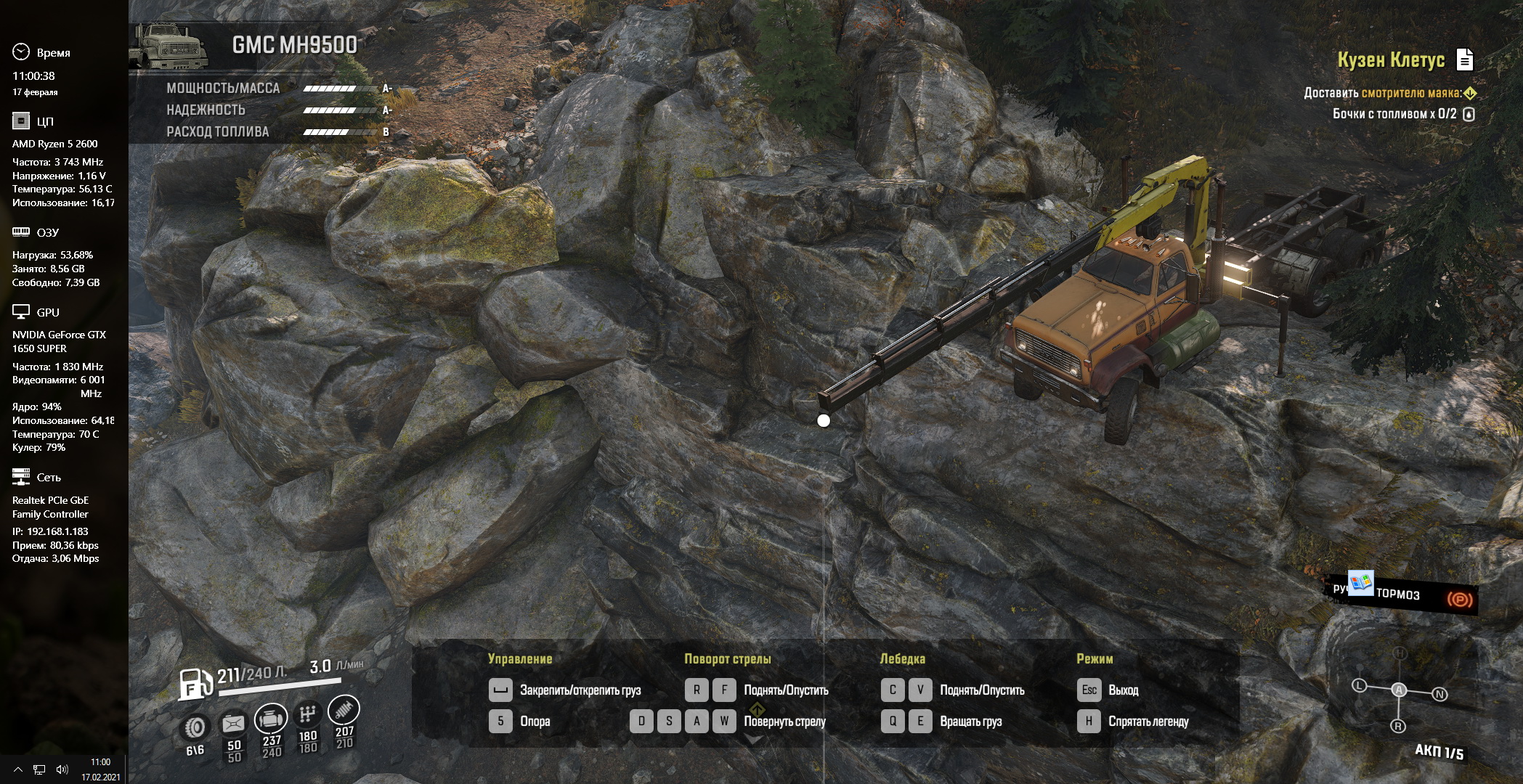This screenshot has height=784, width=1523.
Task: Click the fuel tank damage icon
Action: (233, 723)
